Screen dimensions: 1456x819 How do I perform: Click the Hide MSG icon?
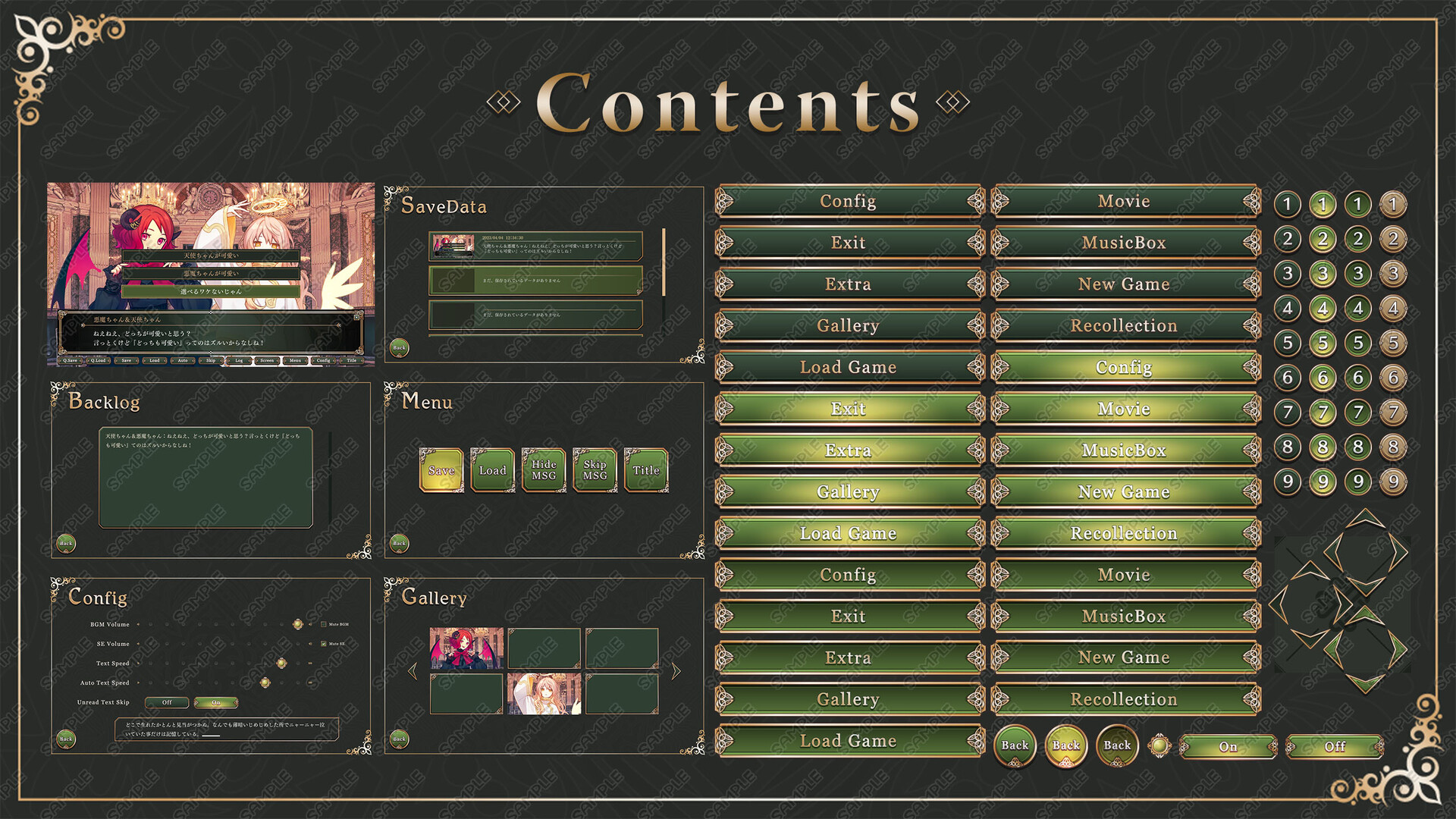[544, 470]
